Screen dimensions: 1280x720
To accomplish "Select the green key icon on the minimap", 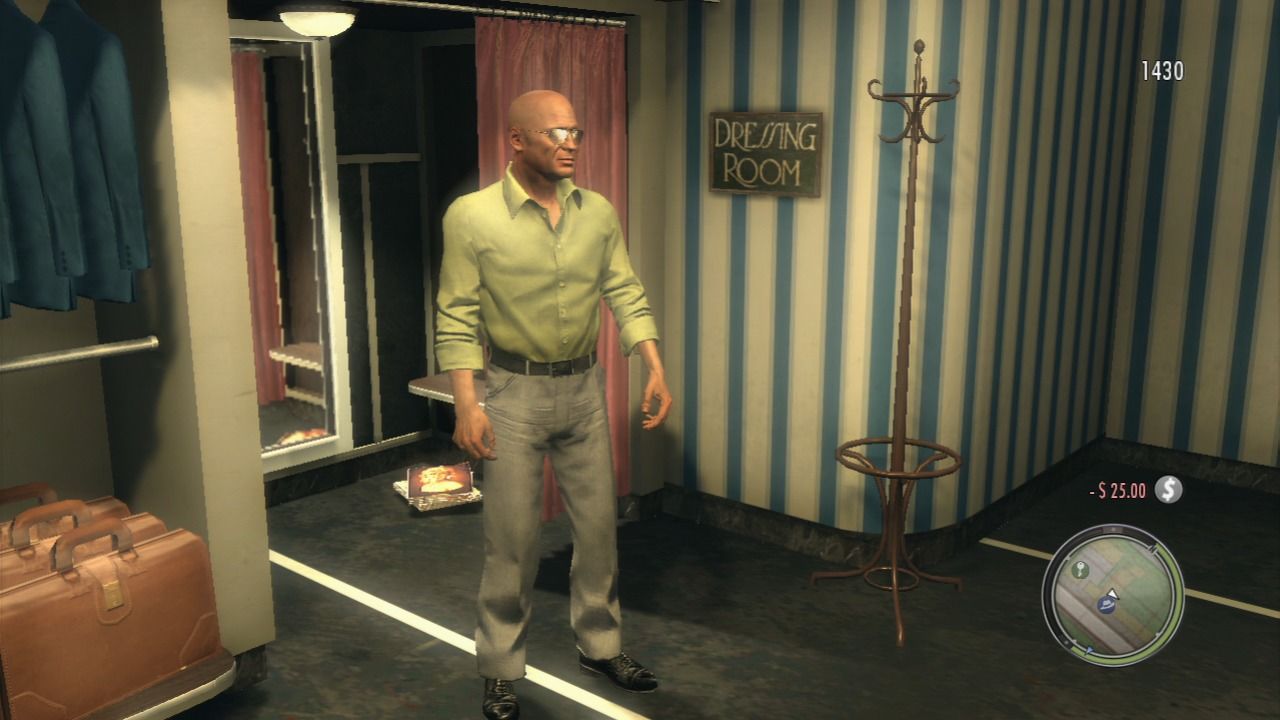I will click(1080, 568).
